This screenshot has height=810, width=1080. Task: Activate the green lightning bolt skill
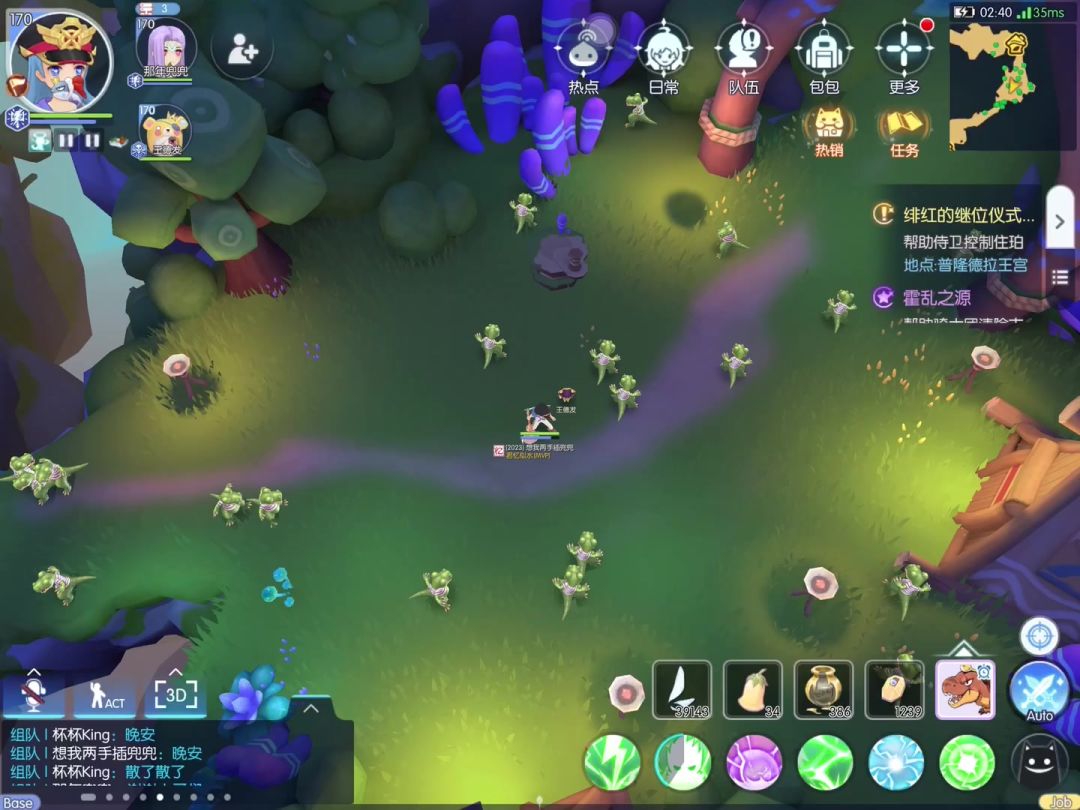(x=612, y=762)
